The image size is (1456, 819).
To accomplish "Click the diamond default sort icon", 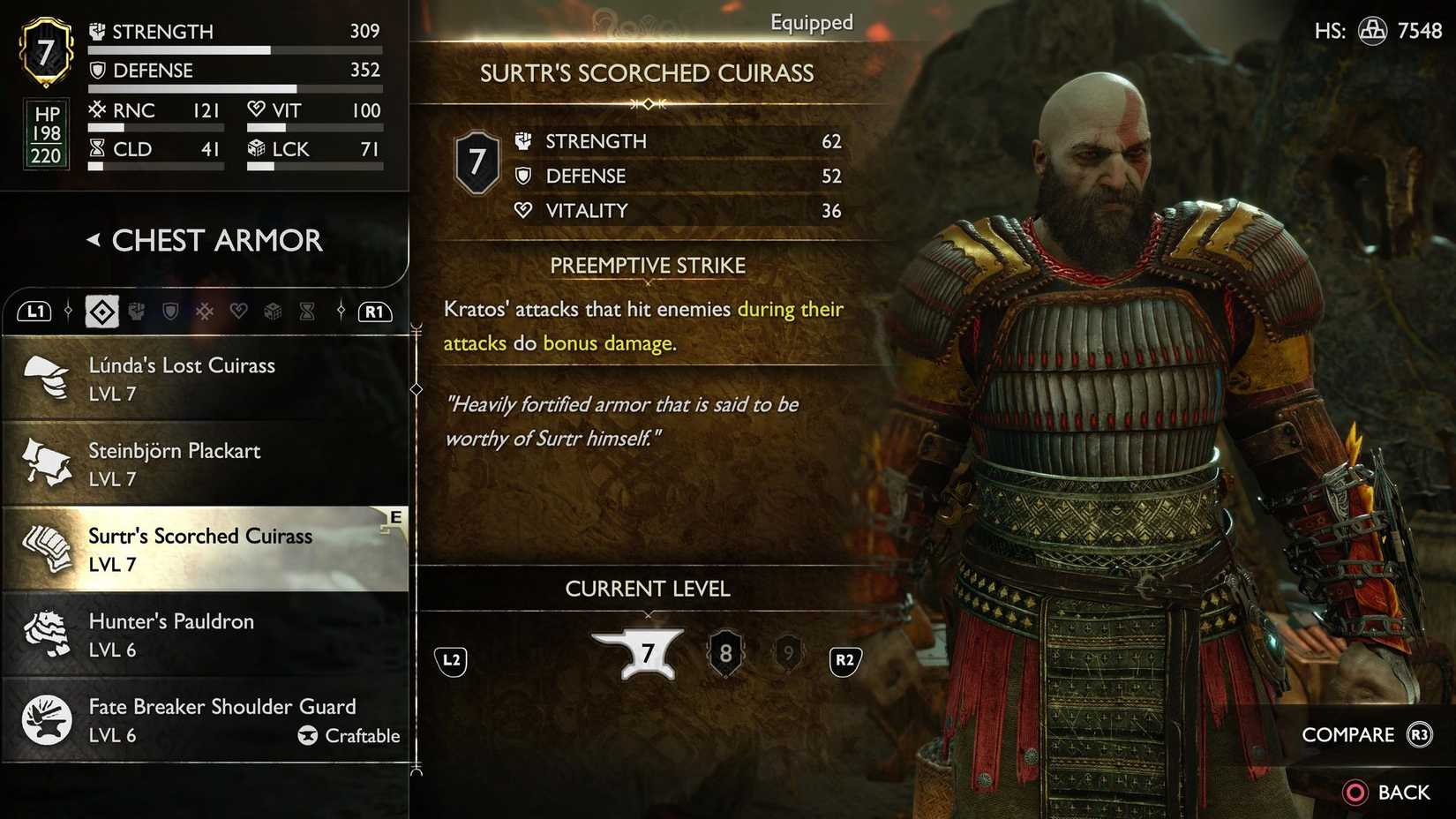I will (x=101, y=311).
